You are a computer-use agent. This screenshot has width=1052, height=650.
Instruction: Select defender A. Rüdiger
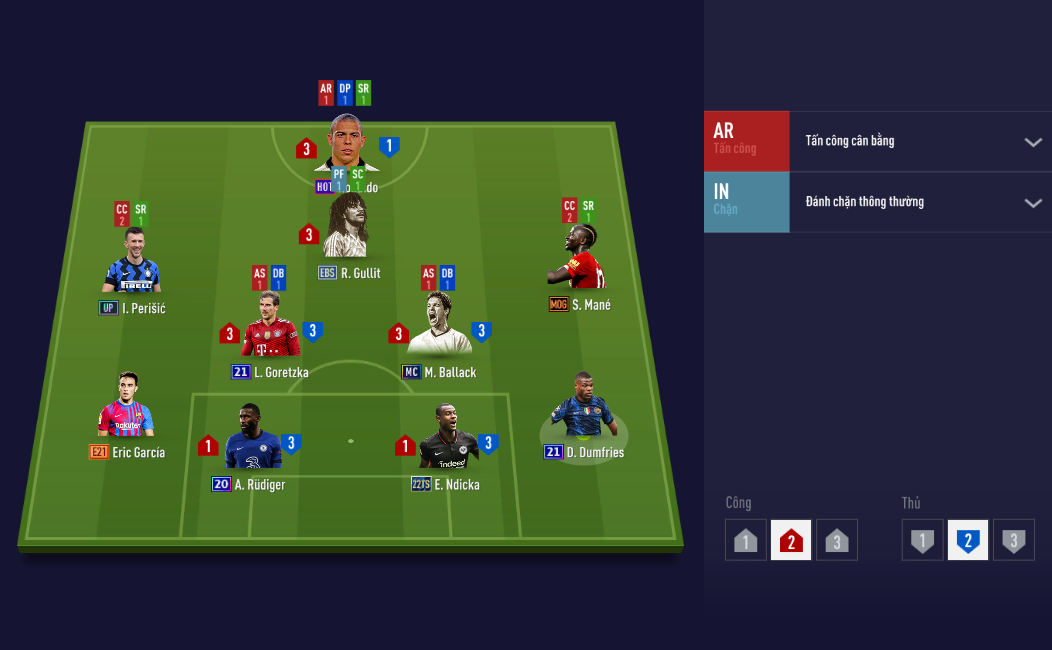(248, 438)
